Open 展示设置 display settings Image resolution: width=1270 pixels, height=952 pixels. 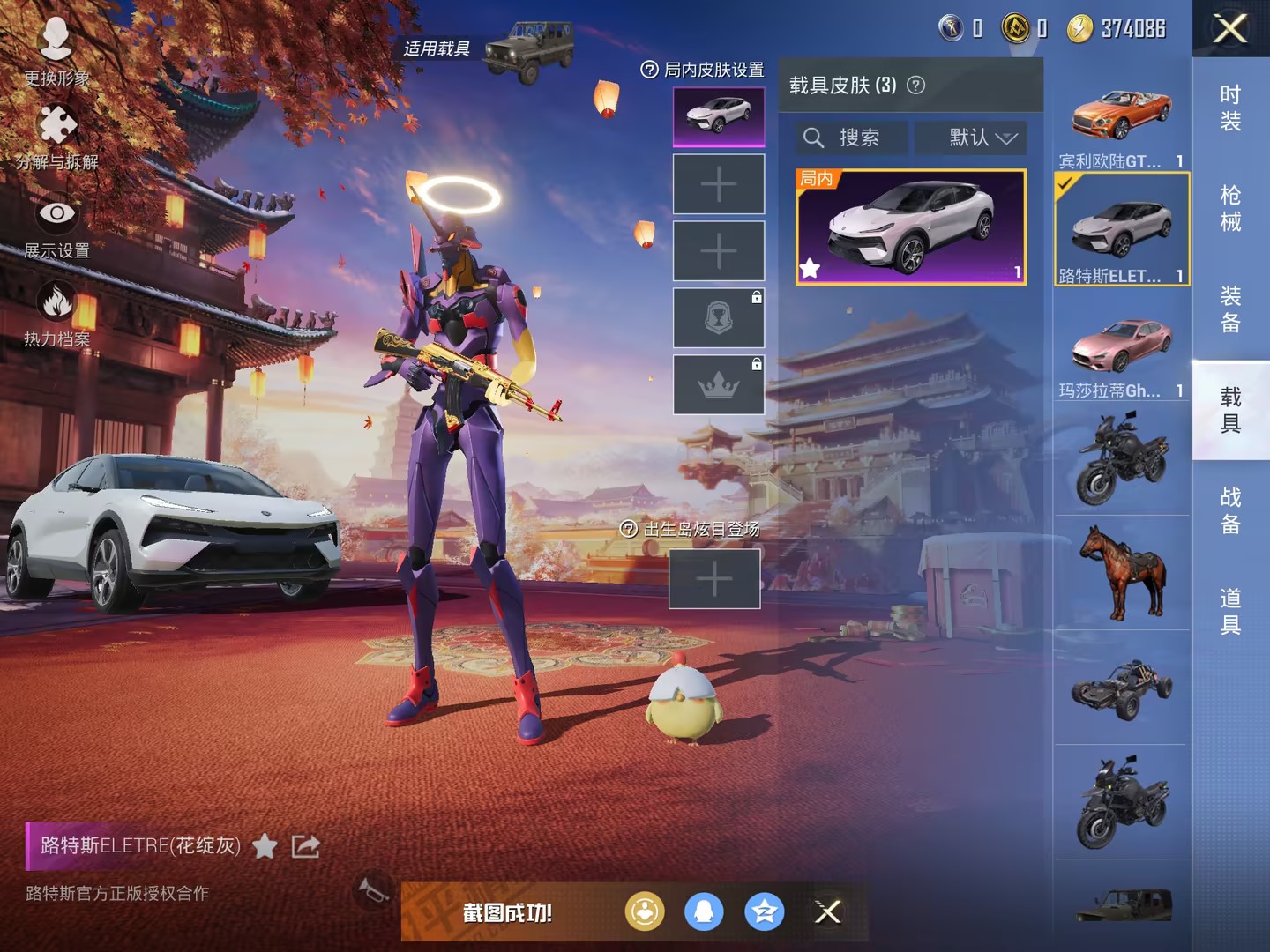pos(56,226)
